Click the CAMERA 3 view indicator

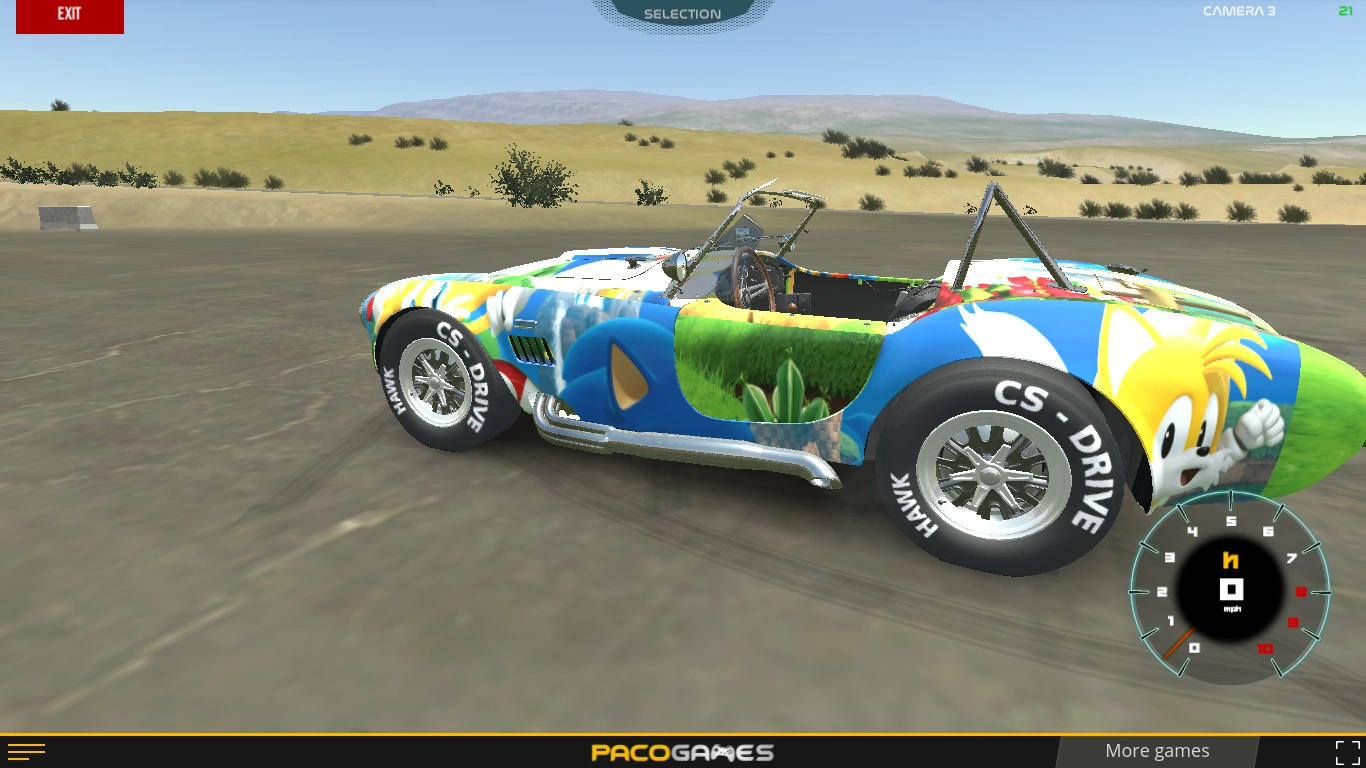(1238, 11)
